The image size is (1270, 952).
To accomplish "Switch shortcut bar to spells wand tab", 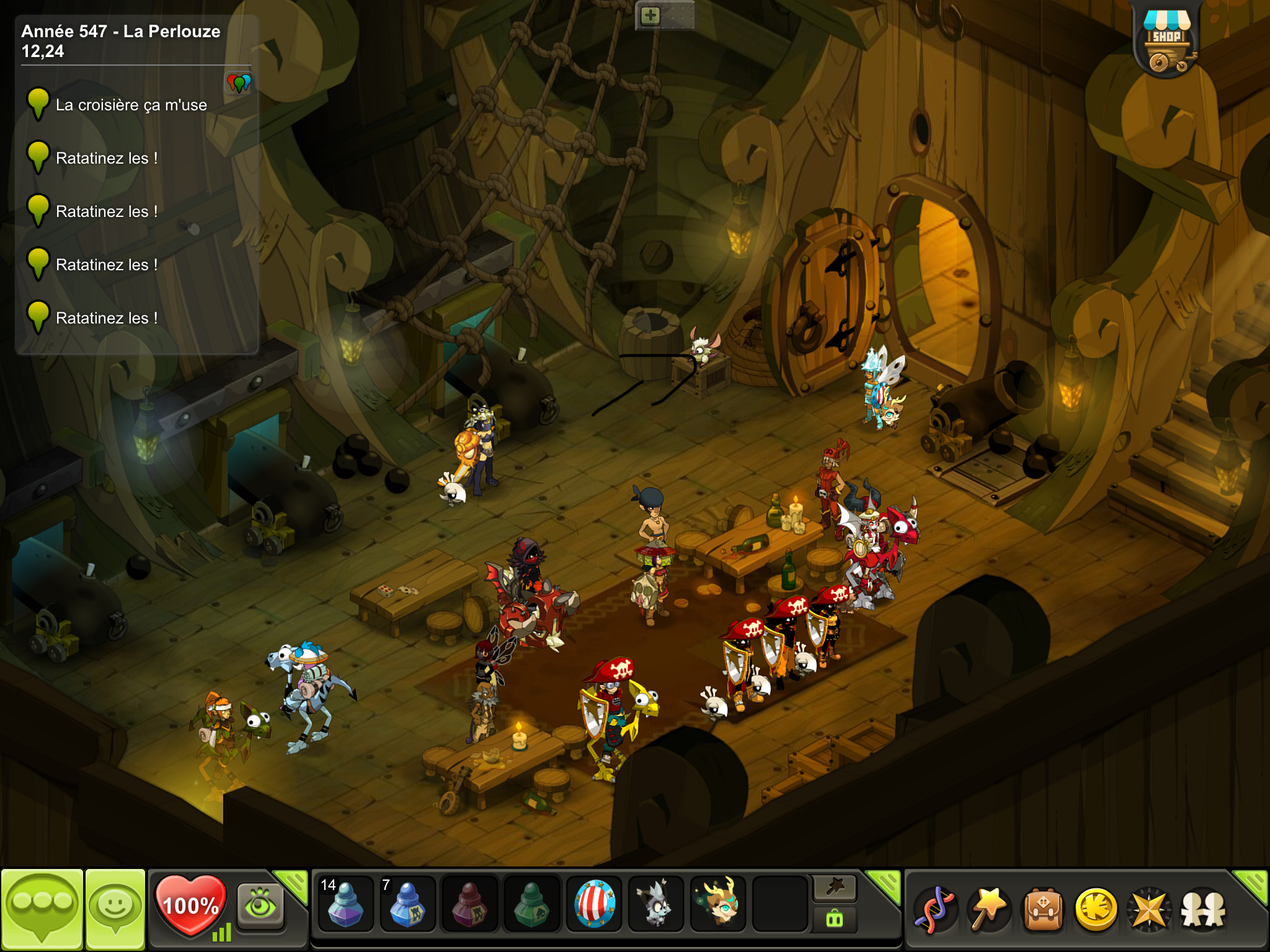I will (x=835, y=888).
